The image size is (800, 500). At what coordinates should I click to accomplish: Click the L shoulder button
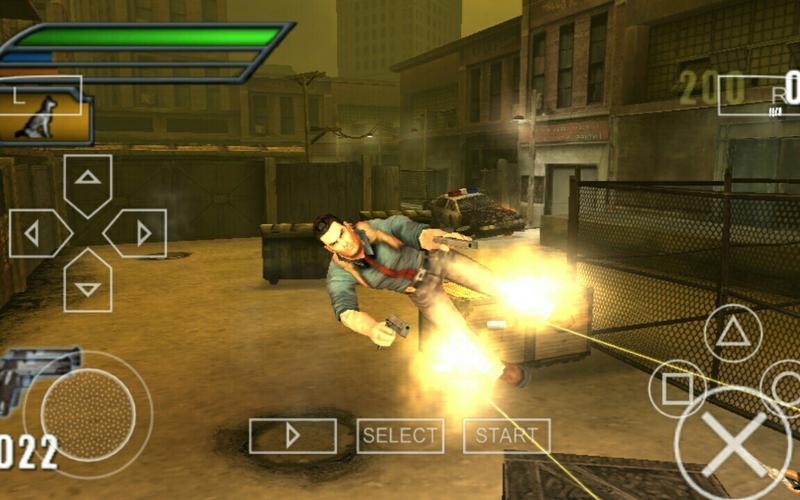[x=40, y=94]
